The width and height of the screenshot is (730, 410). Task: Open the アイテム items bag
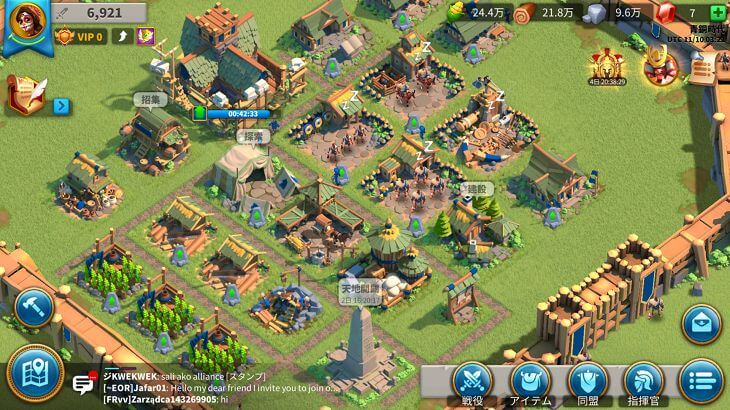tap(530, 382)
